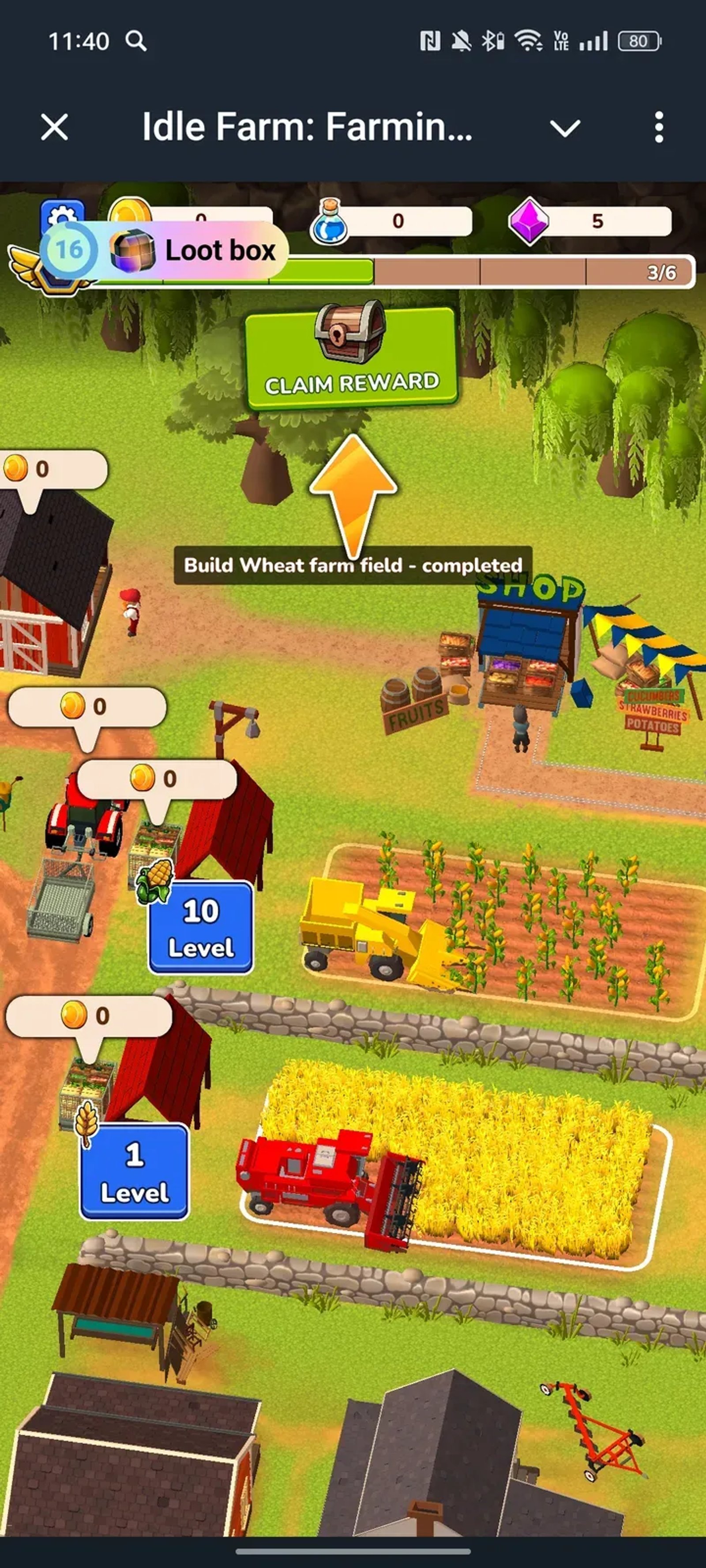Collapse the overlay with the down chevron
The height and width of the screenshot is (1568, 706).
[x=566, y=128]
